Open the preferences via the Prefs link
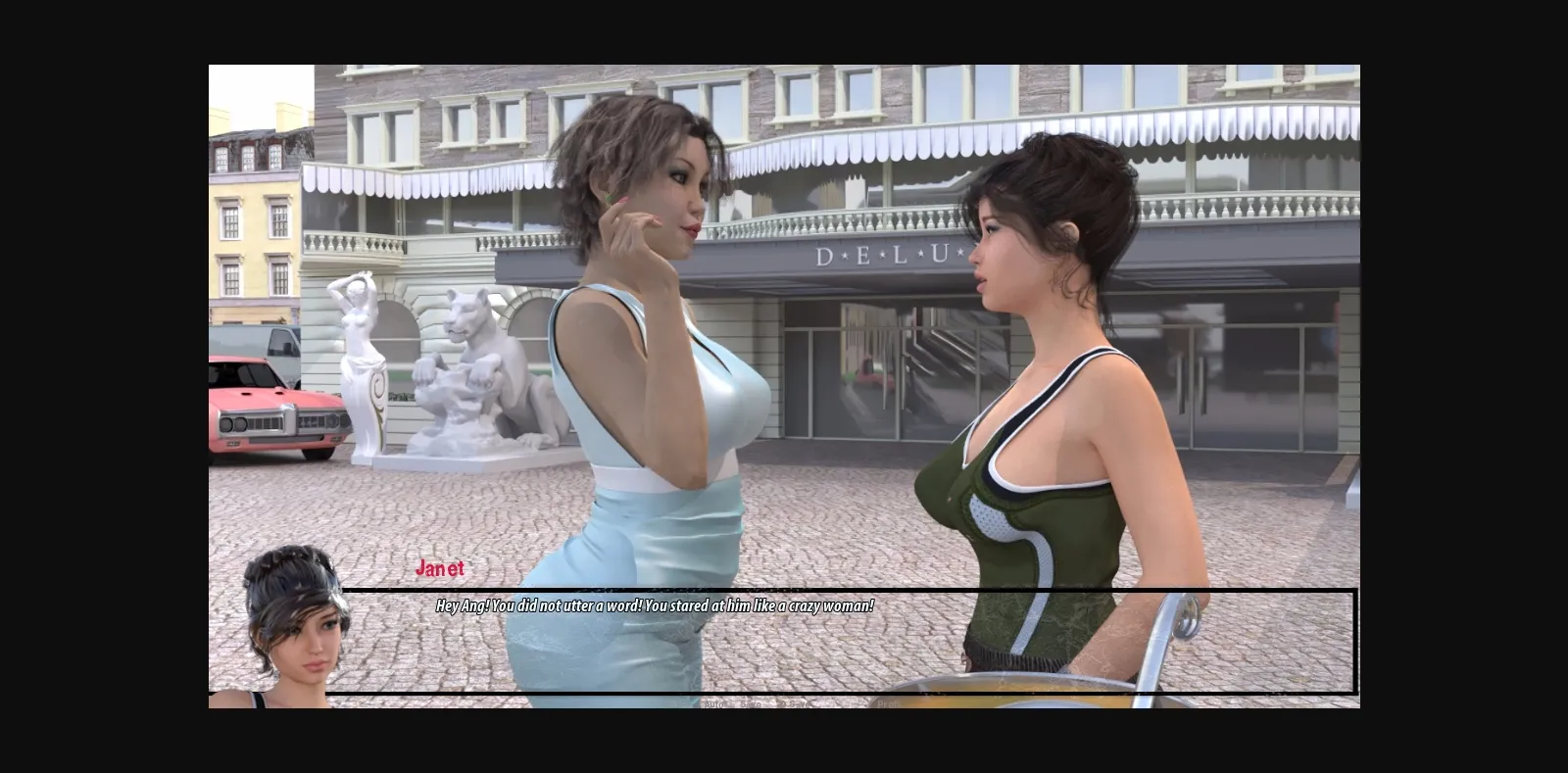Viewport: 1568px width, 773px height. click(888, 702)
